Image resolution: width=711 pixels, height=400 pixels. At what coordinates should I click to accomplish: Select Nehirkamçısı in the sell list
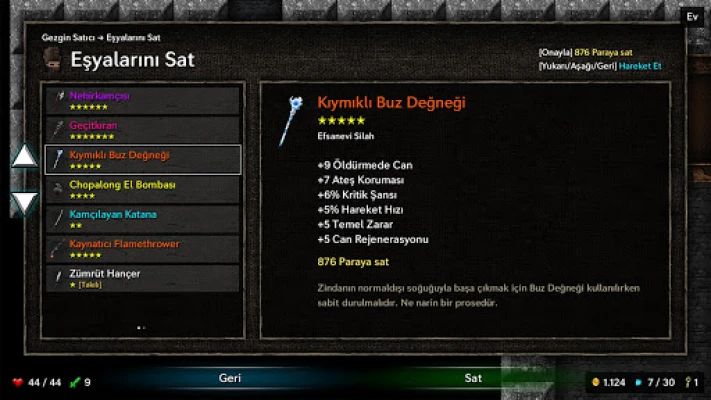point(143,100)
